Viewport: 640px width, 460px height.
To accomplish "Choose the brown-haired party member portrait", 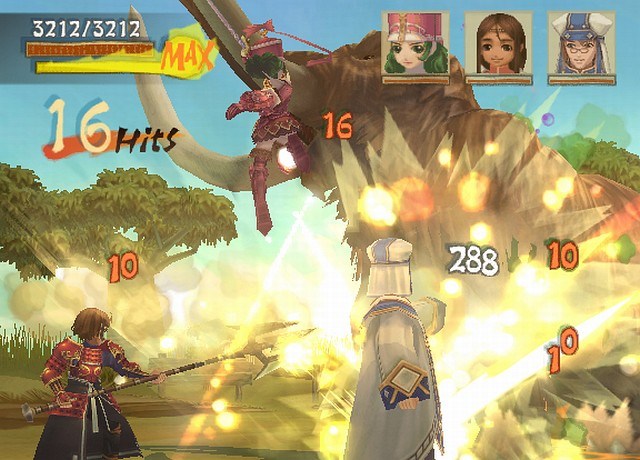I will click(498, 44).
